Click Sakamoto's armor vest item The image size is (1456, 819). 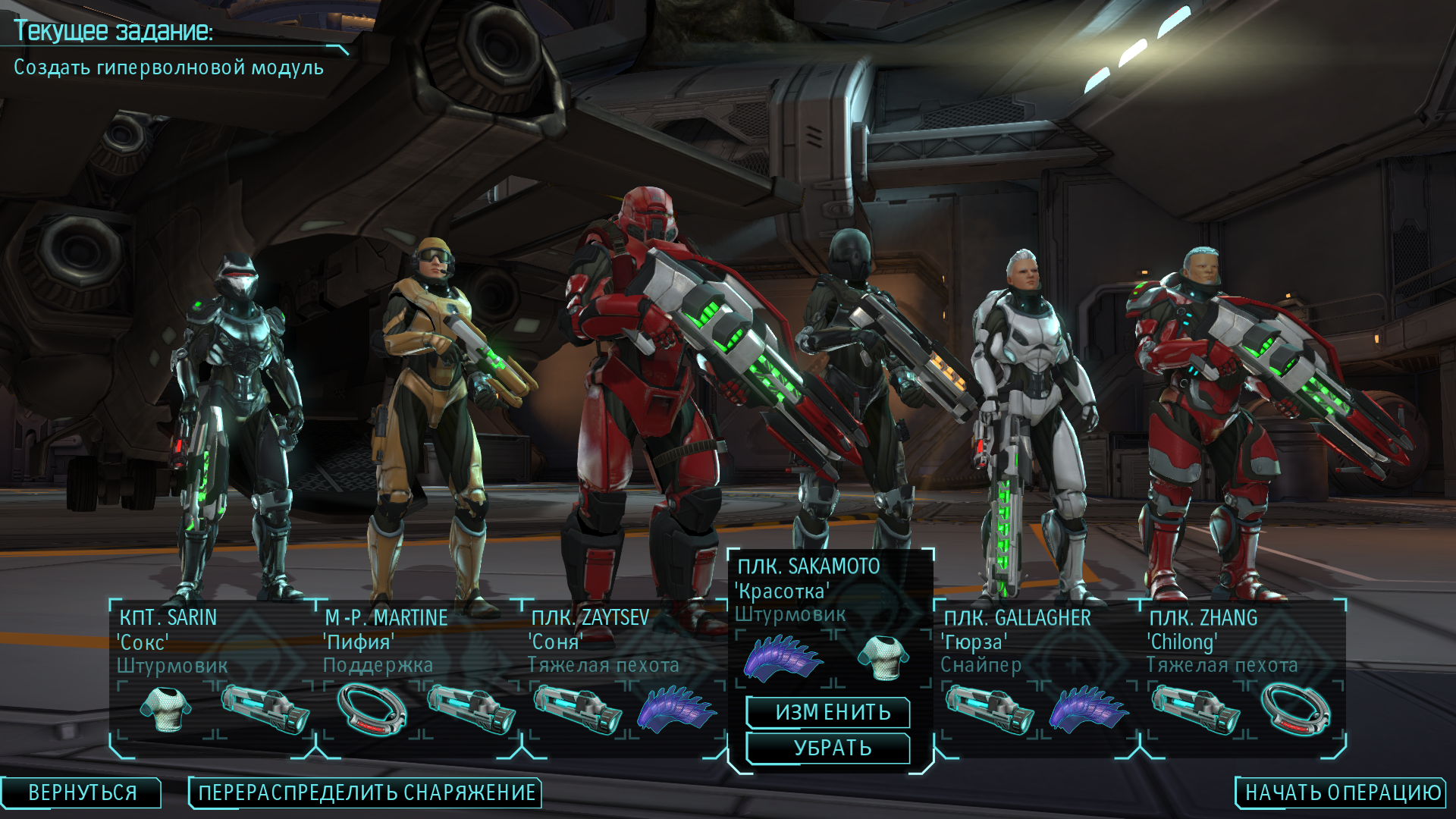[883, 657]
